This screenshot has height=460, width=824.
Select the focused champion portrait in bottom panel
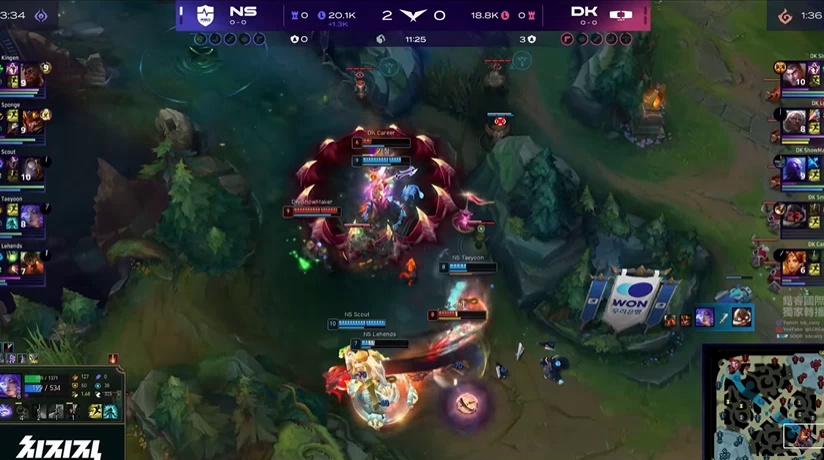coord(12,386)
